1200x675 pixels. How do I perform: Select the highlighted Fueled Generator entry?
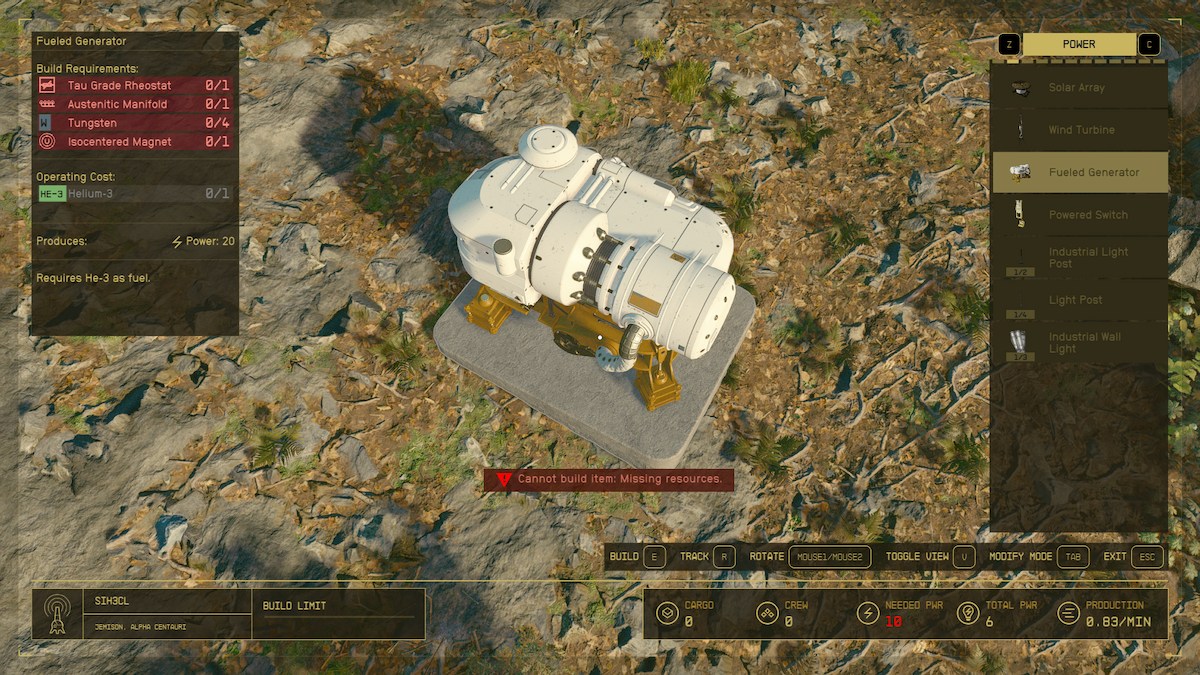(x=1080, y=172)
